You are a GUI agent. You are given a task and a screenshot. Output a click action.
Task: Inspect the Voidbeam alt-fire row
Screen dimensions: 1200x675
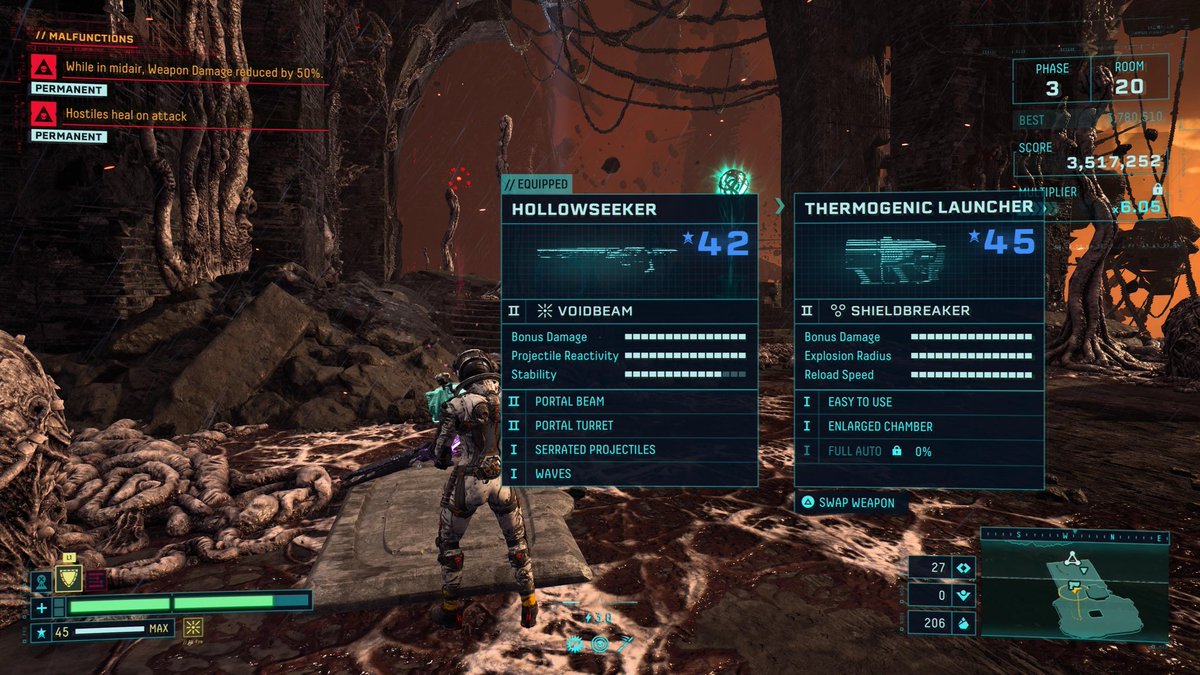[629, 311]
